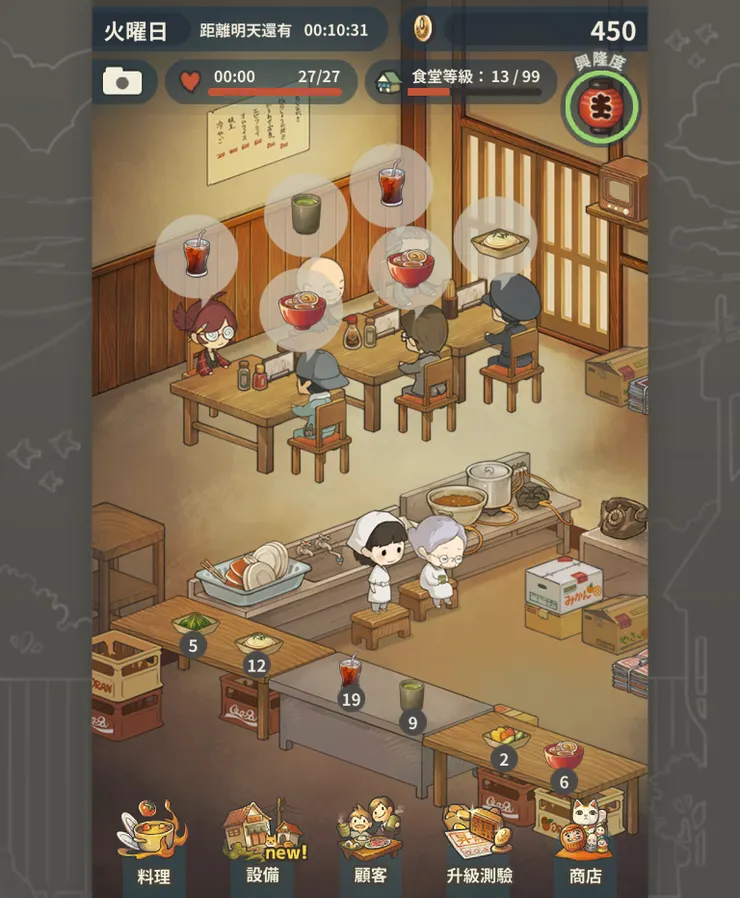Serve the white plate dish order bubble

click(495, 238)
